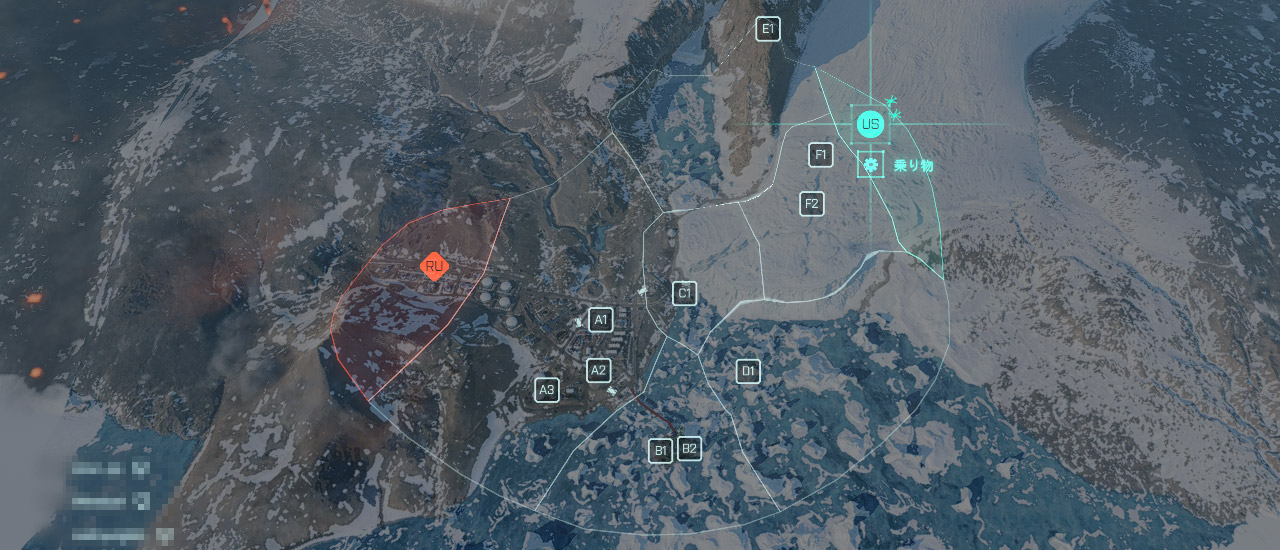This screenshot has width=1280, height=550.
Task: Select the RU headquarters marker
Action: tap(434, 267)
